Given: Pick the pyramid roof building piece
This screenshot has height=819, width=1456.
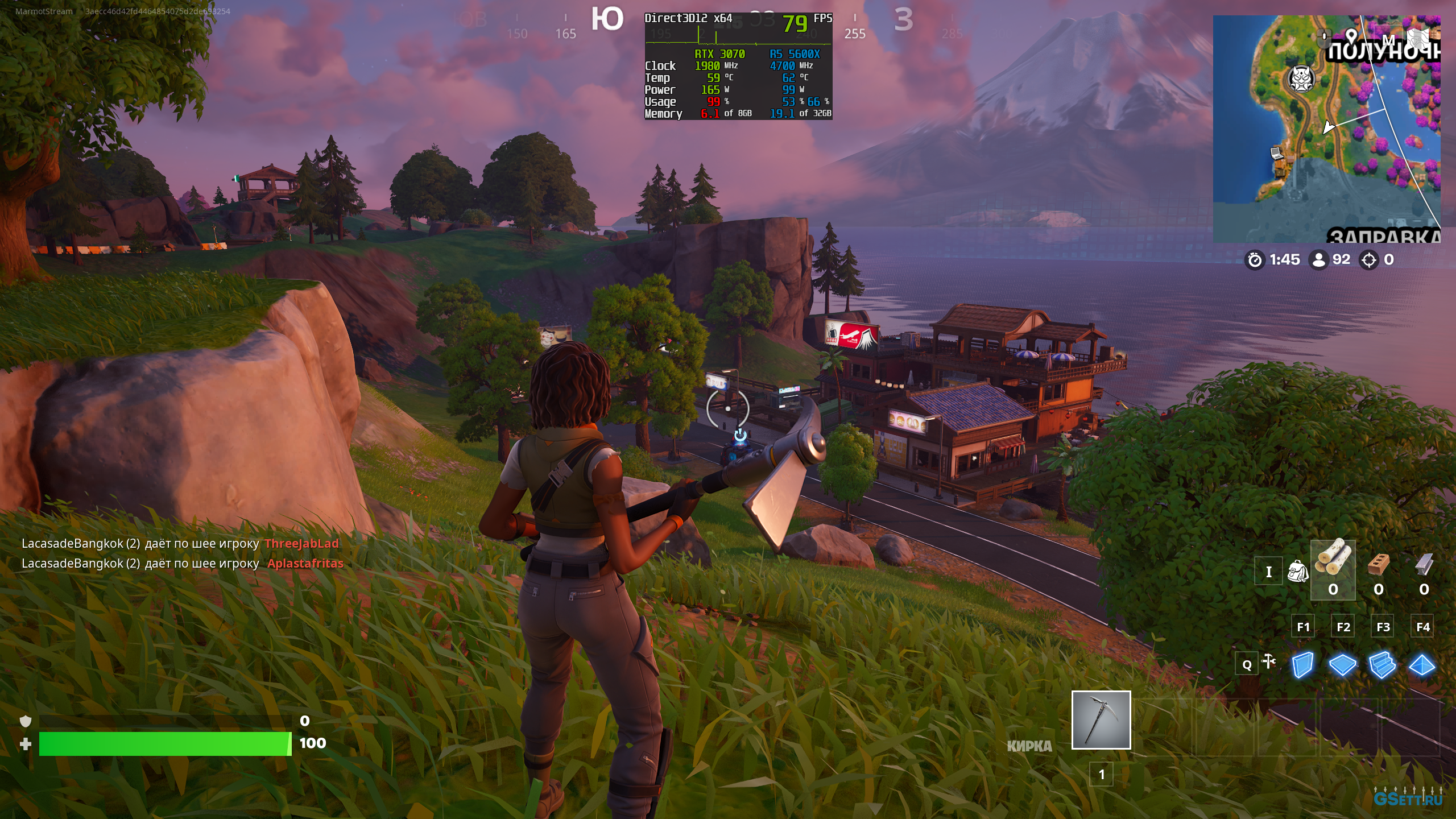Looking at the screenshot, I should [x=1422, y=664].
